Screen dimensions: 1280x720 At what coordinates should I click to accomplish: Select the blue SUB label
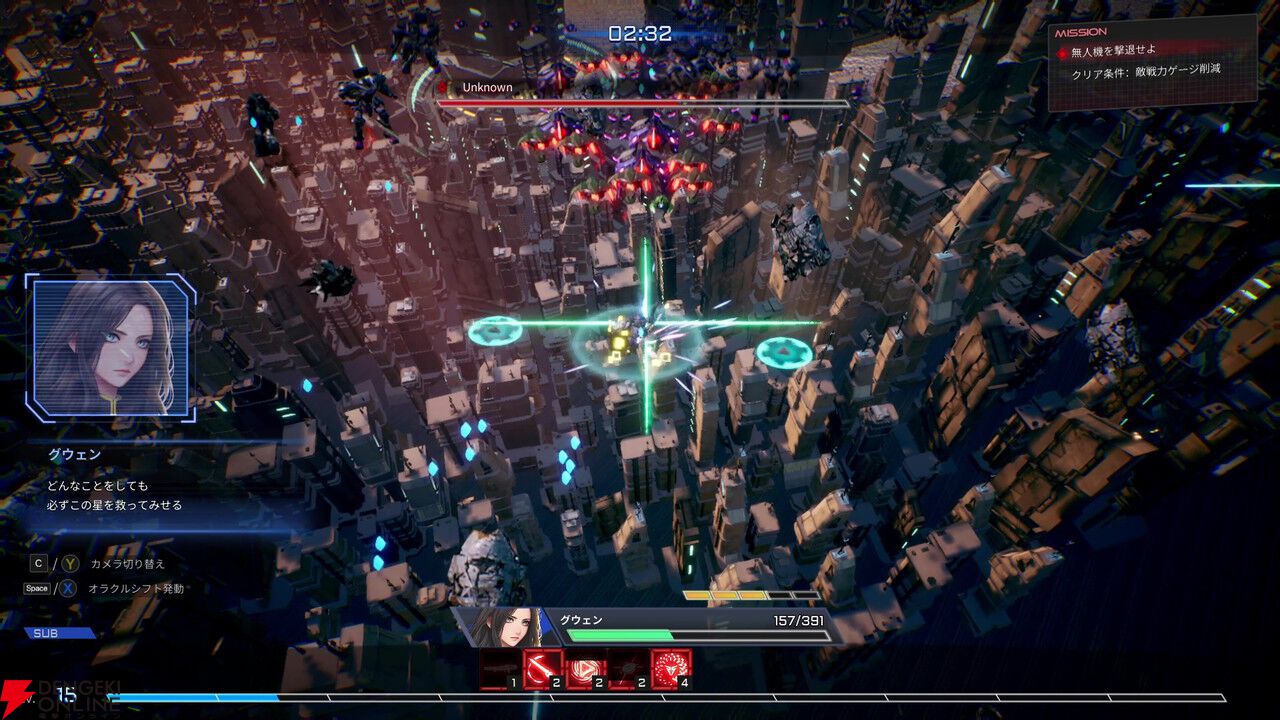click(x=60, y=633)
